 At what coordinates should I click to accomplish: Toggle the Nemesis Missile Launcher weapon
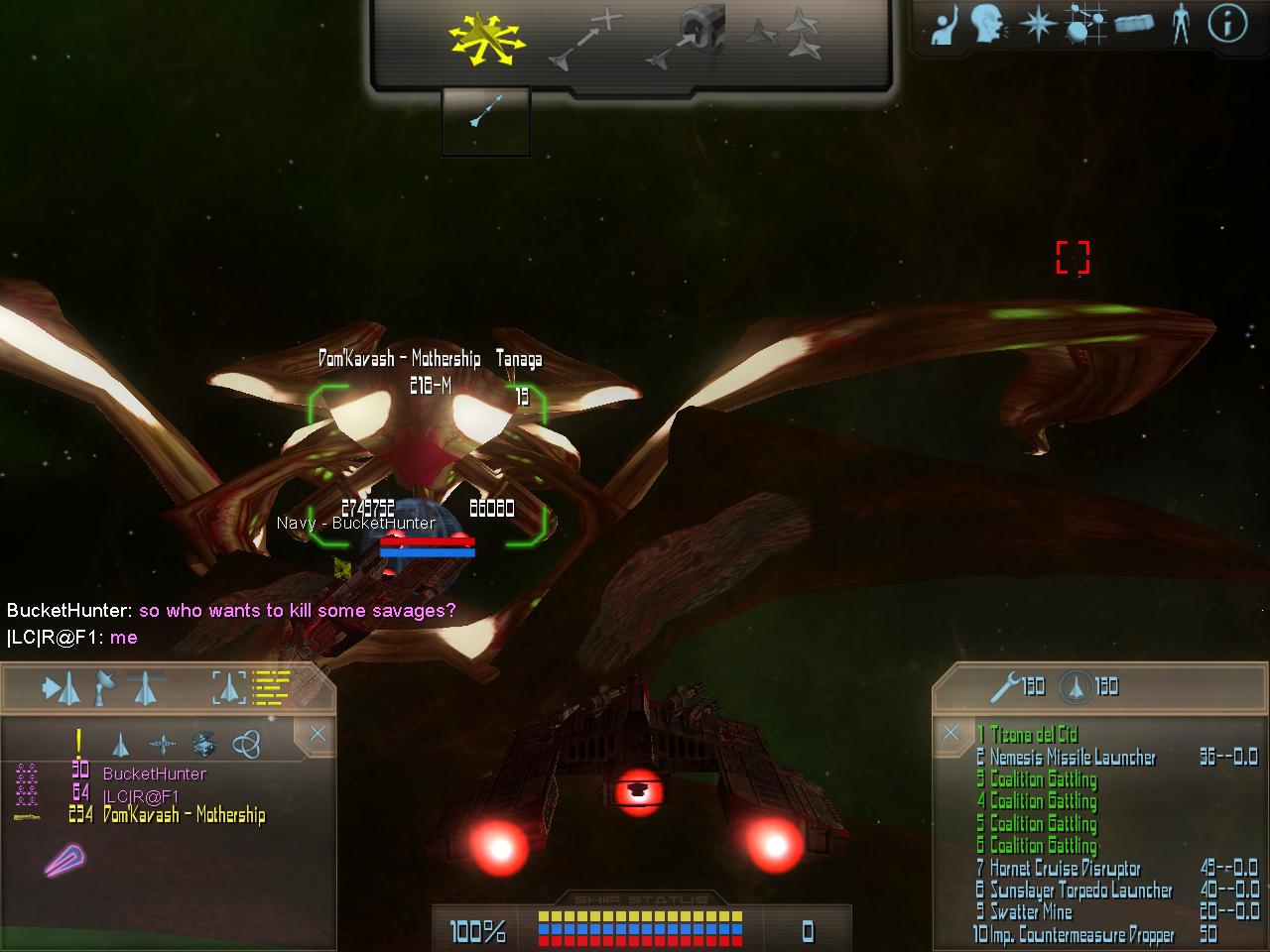tap(1073, 758)
